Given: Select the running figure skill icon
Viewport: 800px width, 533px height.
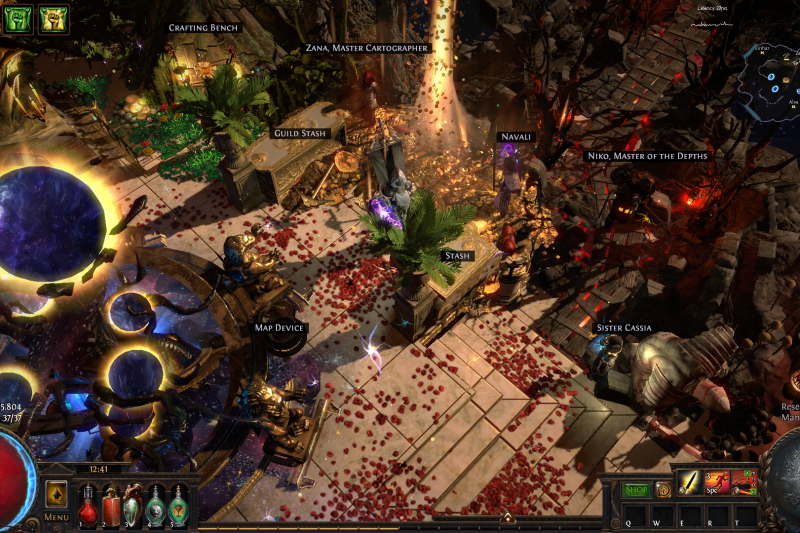Looking at the screenshot, I should coord(717,483).
